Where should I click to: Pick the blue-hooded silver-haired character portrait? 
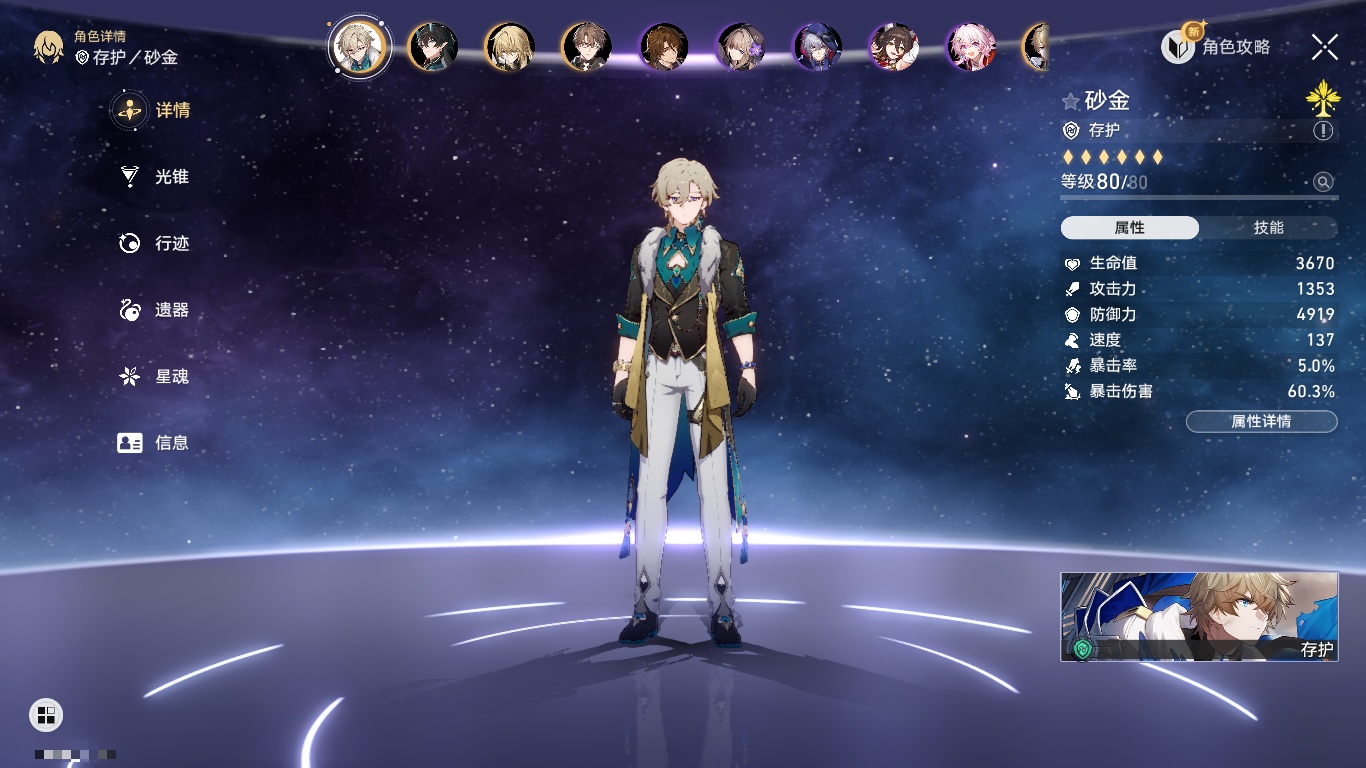pos(817,47)
